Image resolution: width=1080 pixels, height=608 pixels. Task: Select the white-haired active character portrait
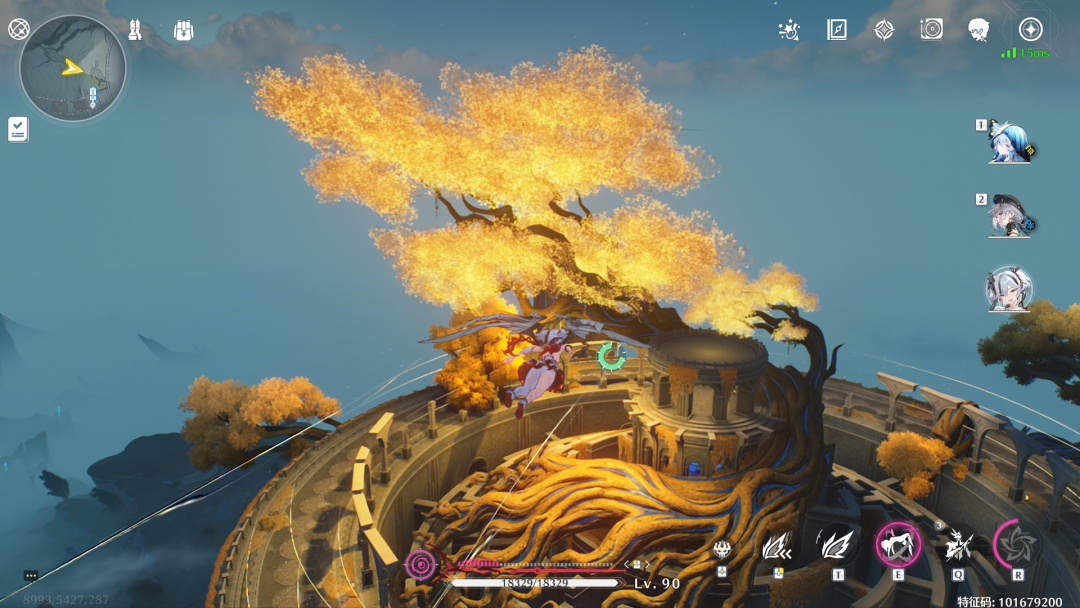(x=1009, y=290)
